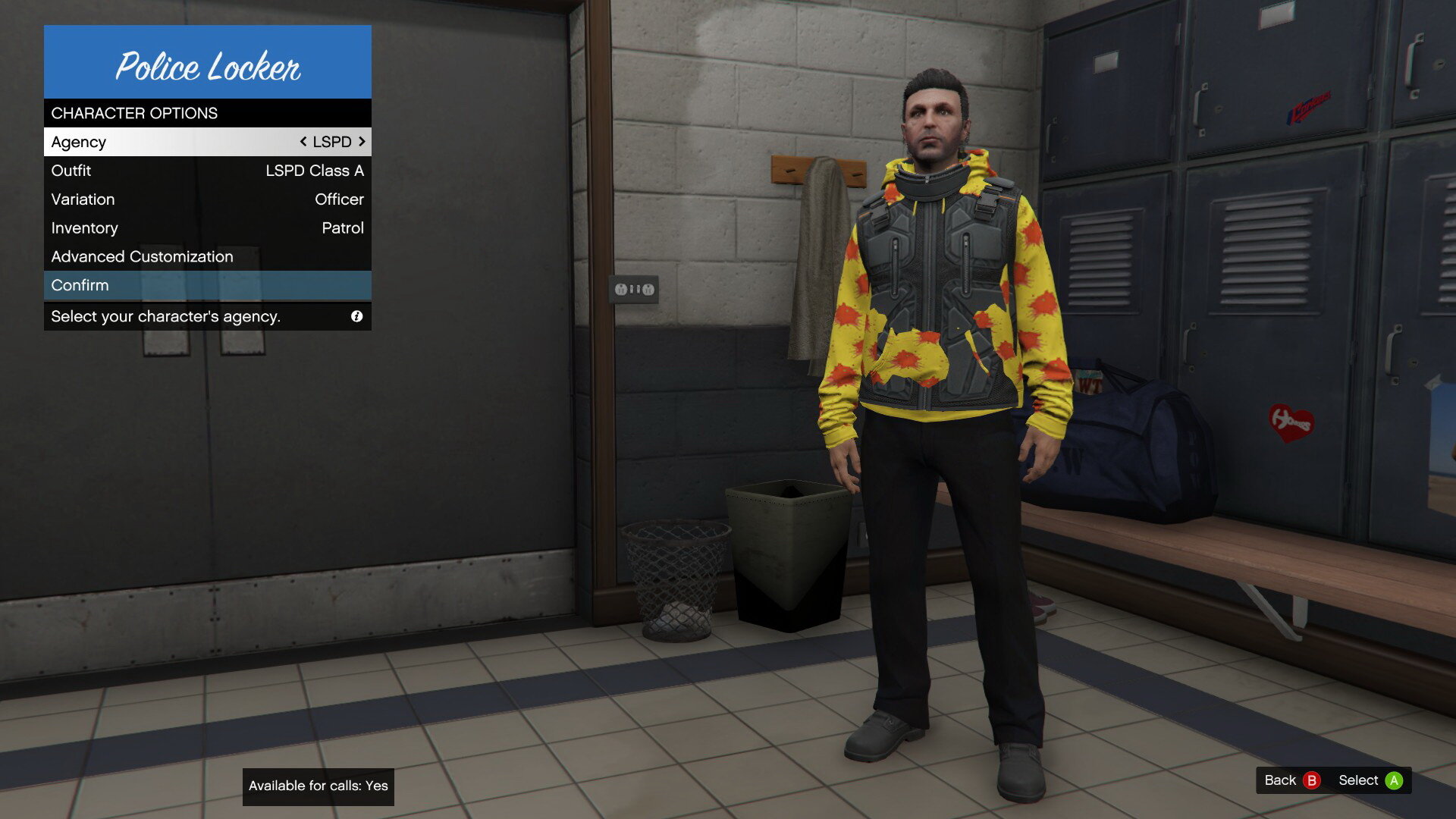Image resolution: width=1456 pixels, height=819 pixels.
Task: Choose the Outfit option
Action: pyautogui.click(x=207, y=171)
